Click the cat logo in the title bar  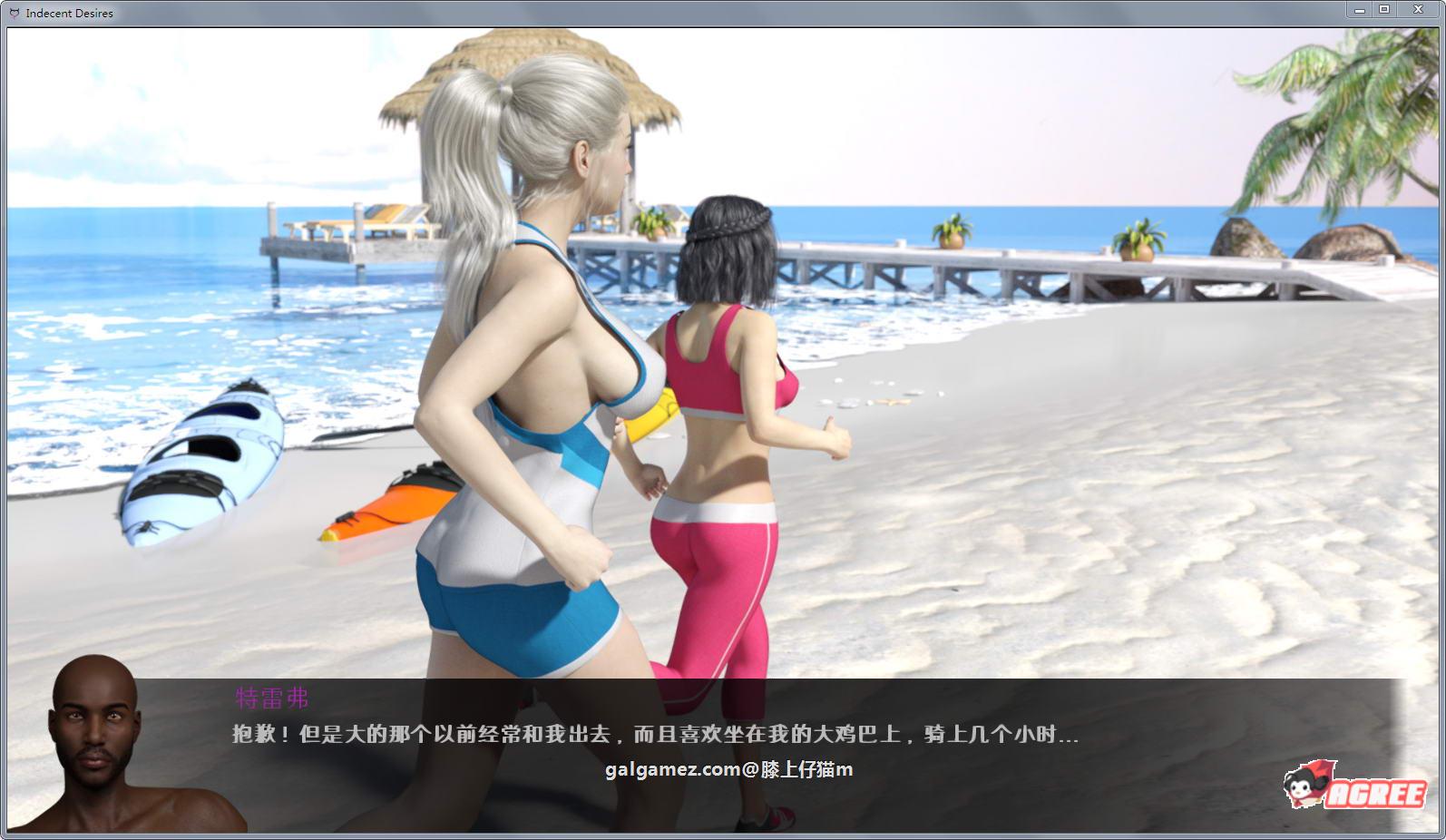(13, 13)
